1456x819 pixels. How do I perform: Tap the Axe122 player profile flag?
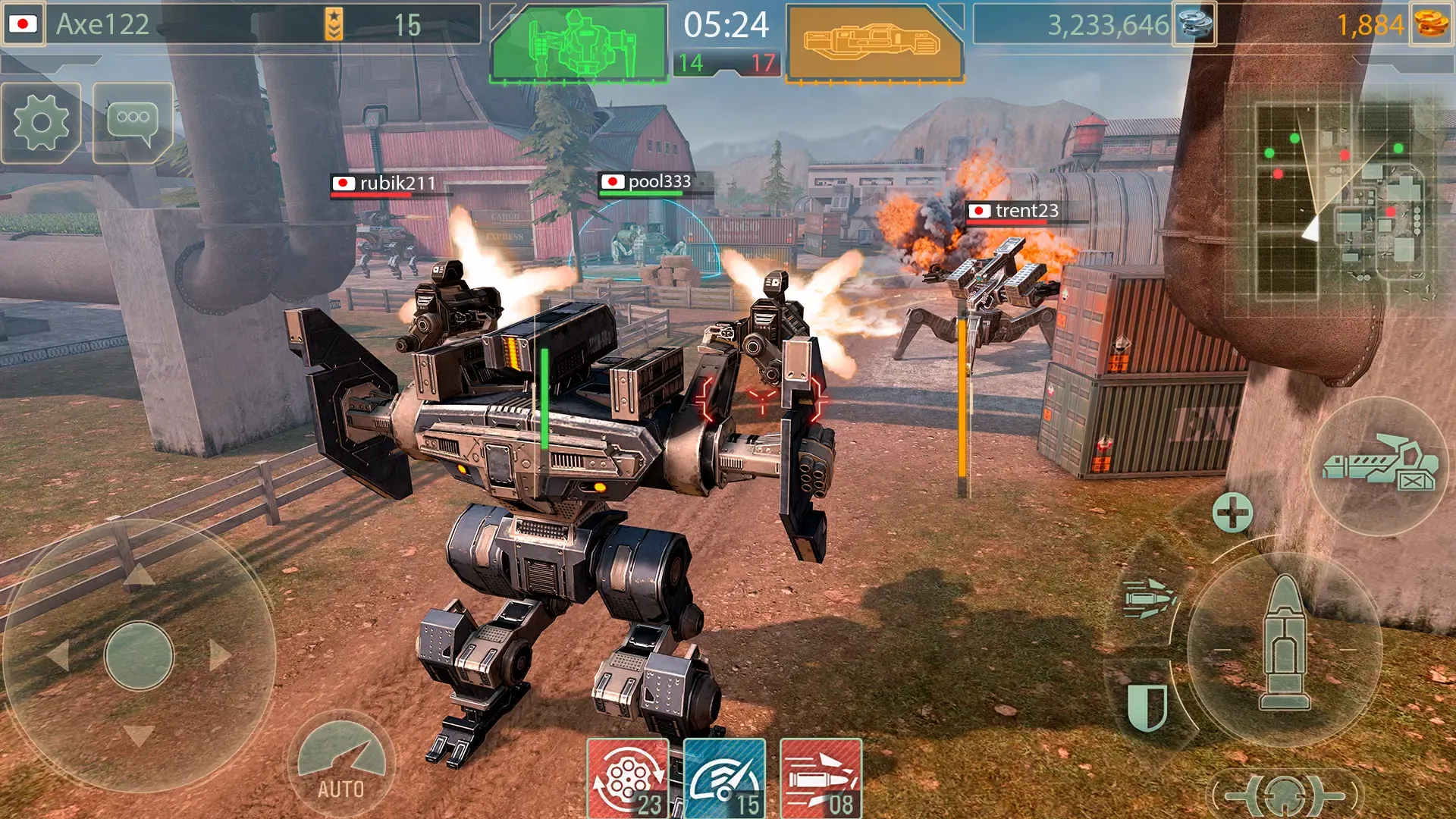tap(23, 24)
